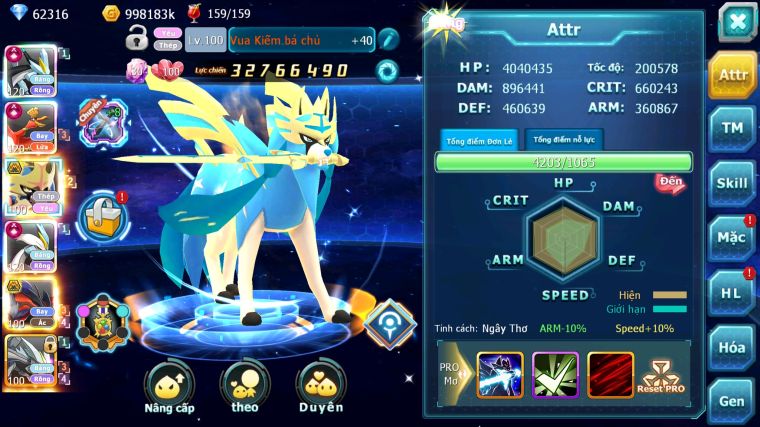Show Tổng điểm nỗ lực stats
The height and width of the screenshot is (427, 760).
point(564,139)
